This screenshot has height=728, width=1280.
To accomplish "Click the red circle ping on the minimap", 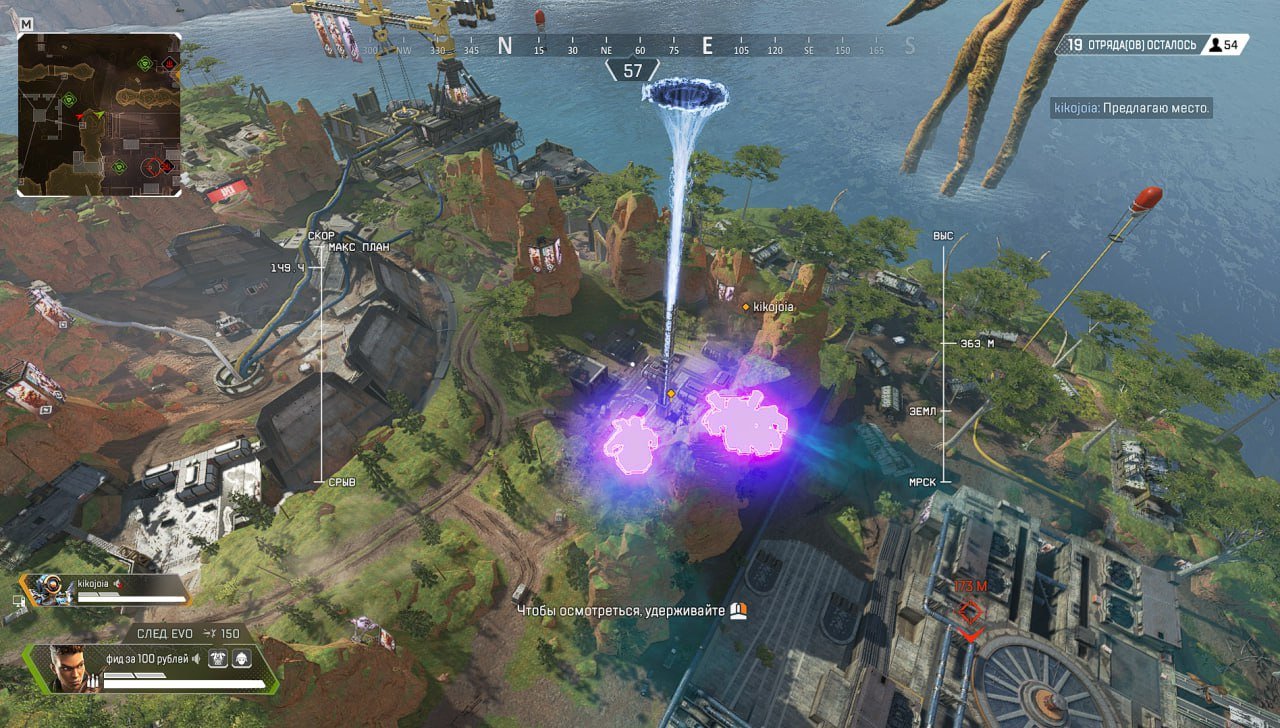I will 152,167.
